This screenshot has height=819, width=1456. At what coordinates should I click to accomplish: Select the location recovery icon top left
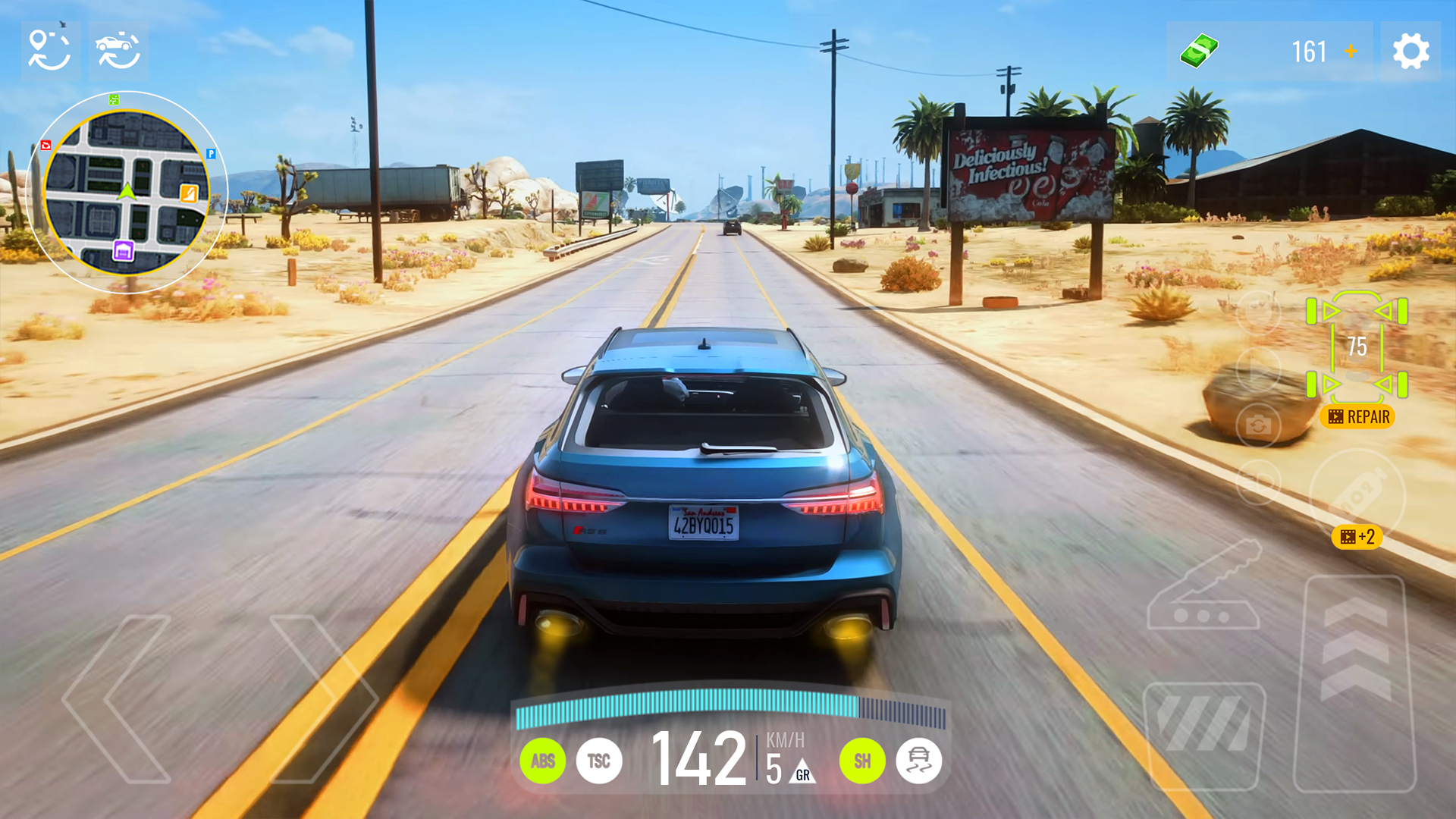(49, 52)
